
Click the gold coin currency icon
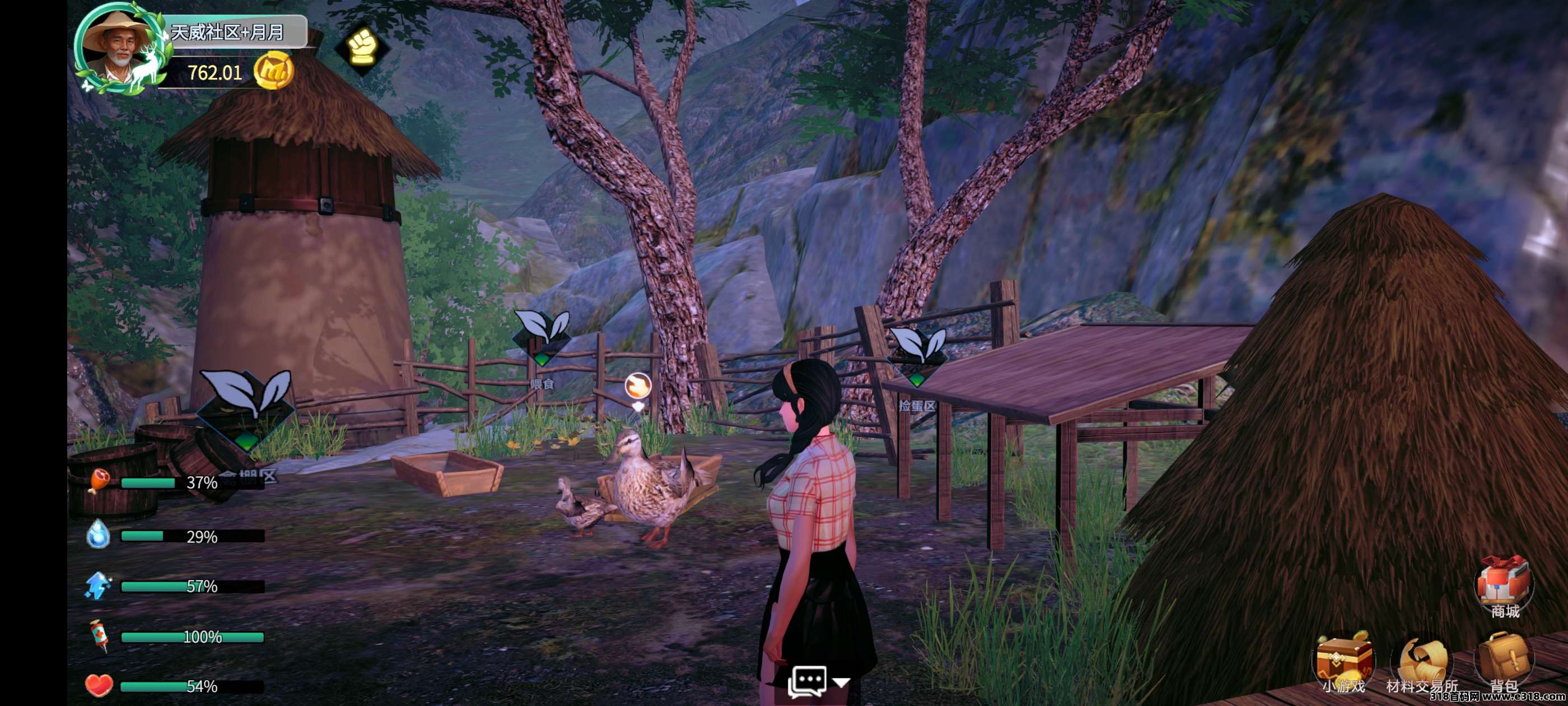273,71
